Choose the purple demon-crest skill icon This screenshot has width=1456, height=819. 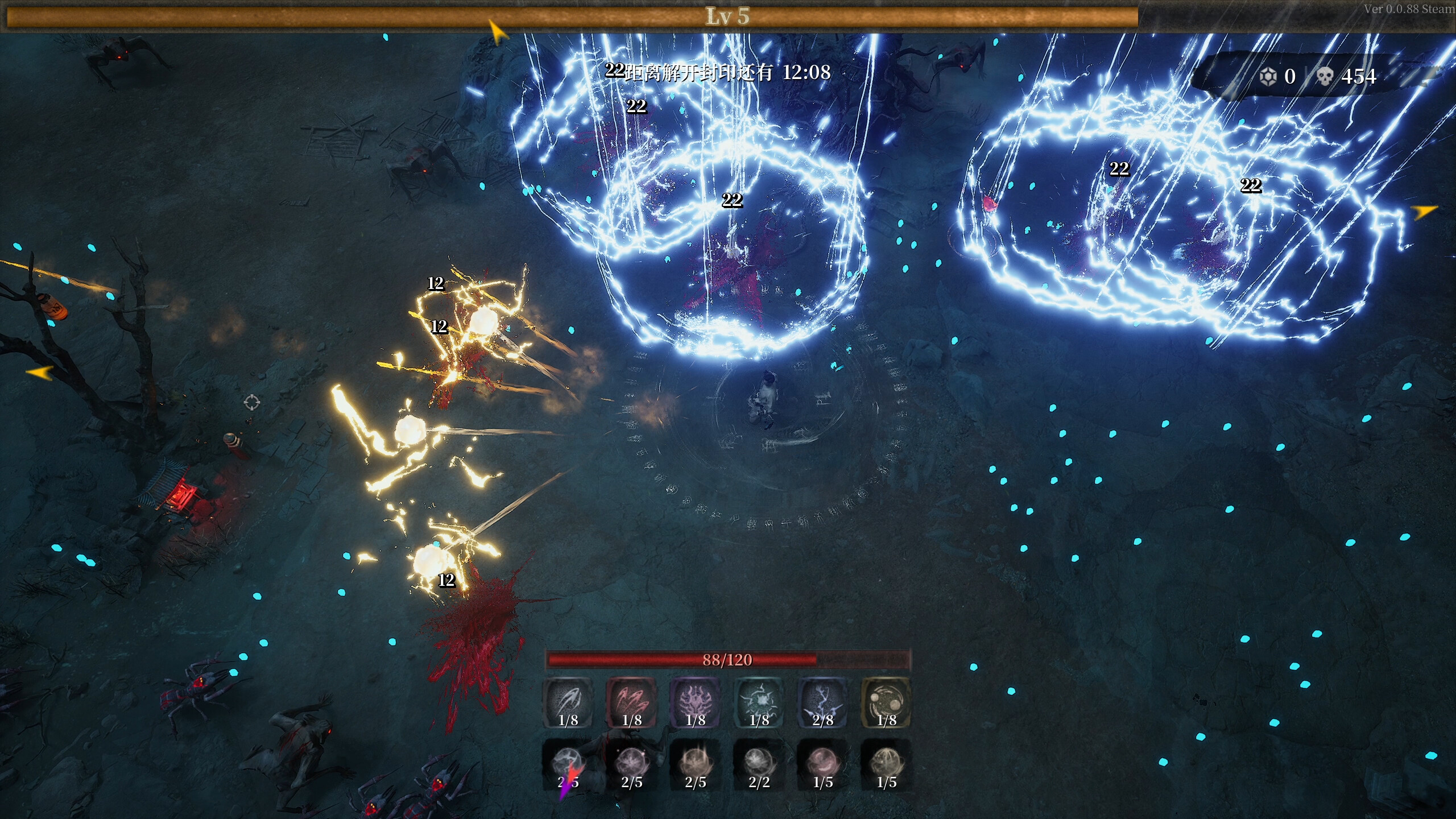(x=695, y=702)
